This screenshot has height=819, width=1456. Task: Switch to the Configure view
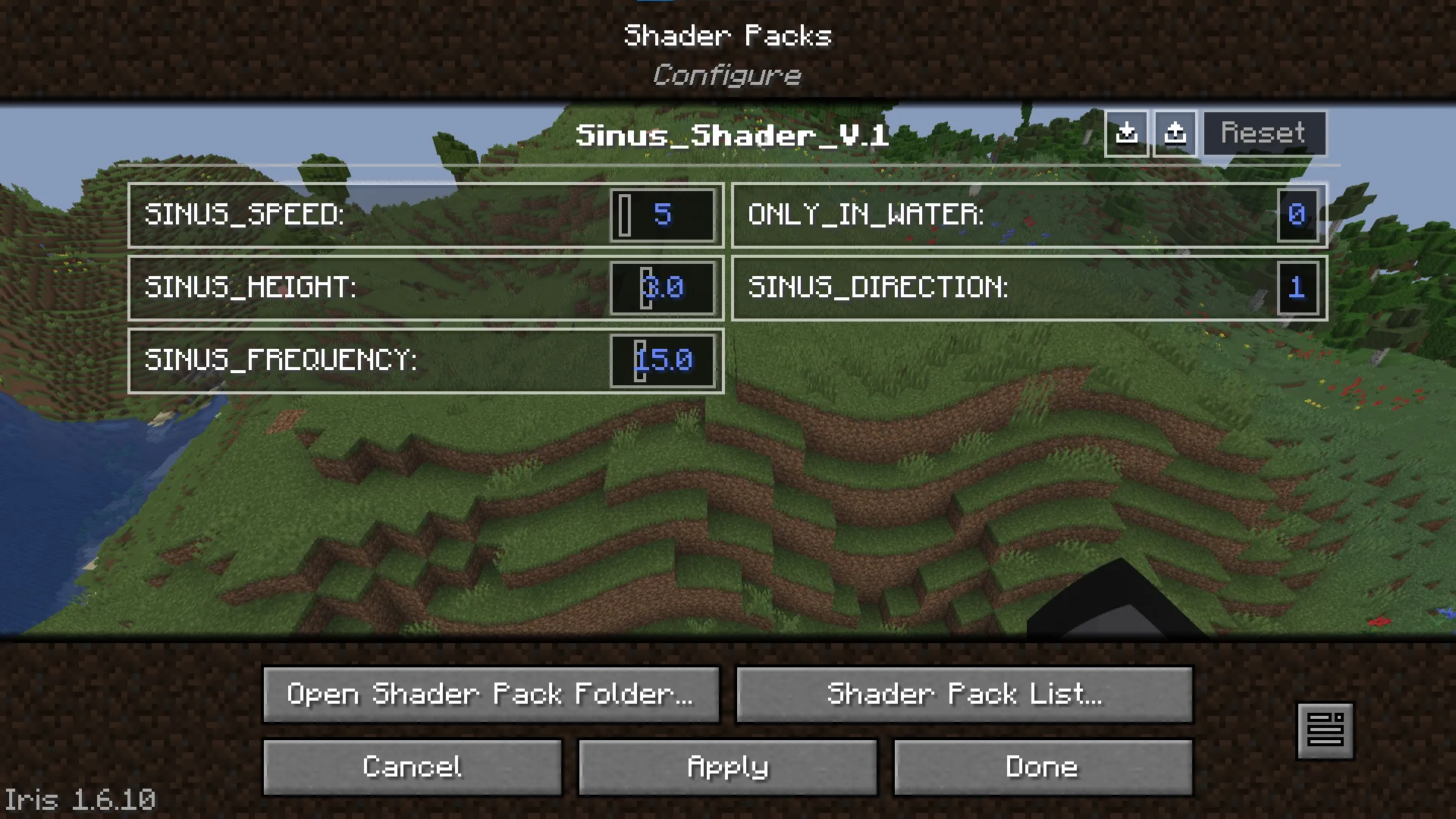(727, 74)
